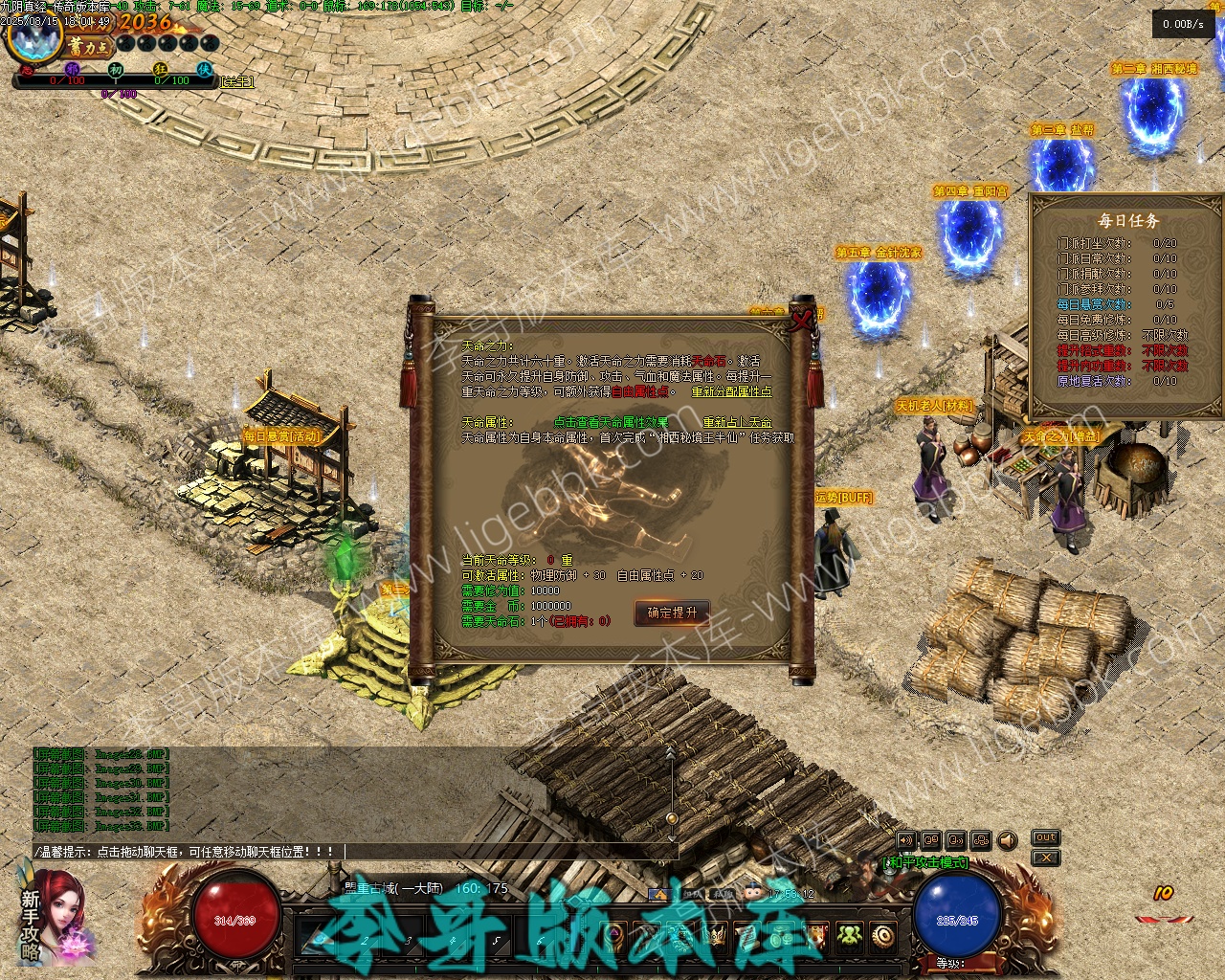The image size is (1225, 980).
Task: Click 重新占卜天命 link
Action: [x=737, y=422]
